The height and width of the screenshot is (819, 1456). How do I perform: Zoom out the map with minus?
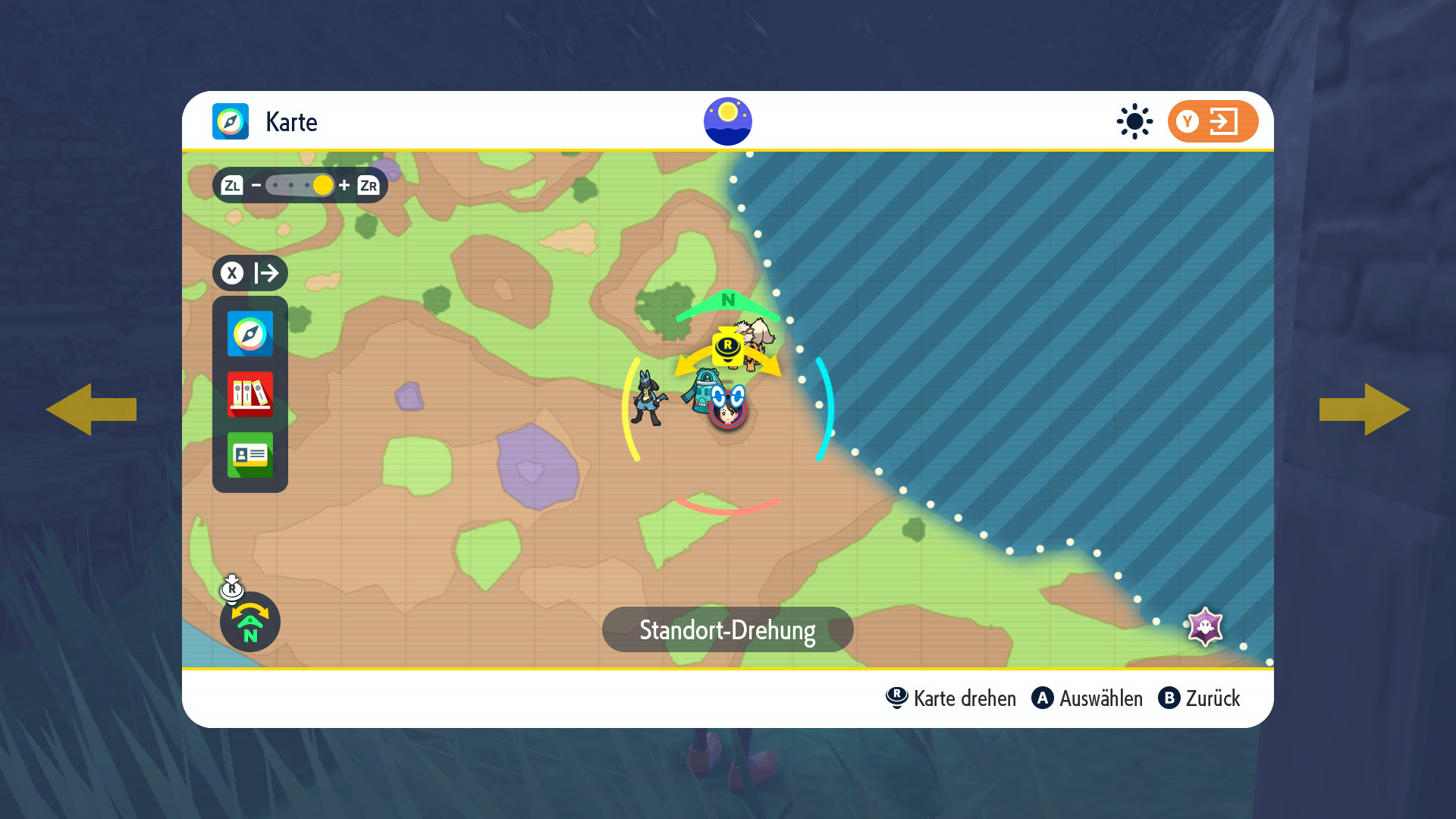coord(256,185)
